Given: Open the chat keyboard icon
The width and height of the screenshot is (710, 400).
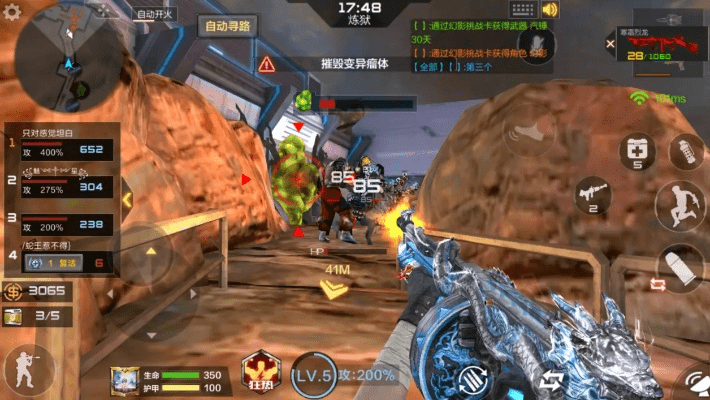Looking at the screenshot, I should pos(522,10).
